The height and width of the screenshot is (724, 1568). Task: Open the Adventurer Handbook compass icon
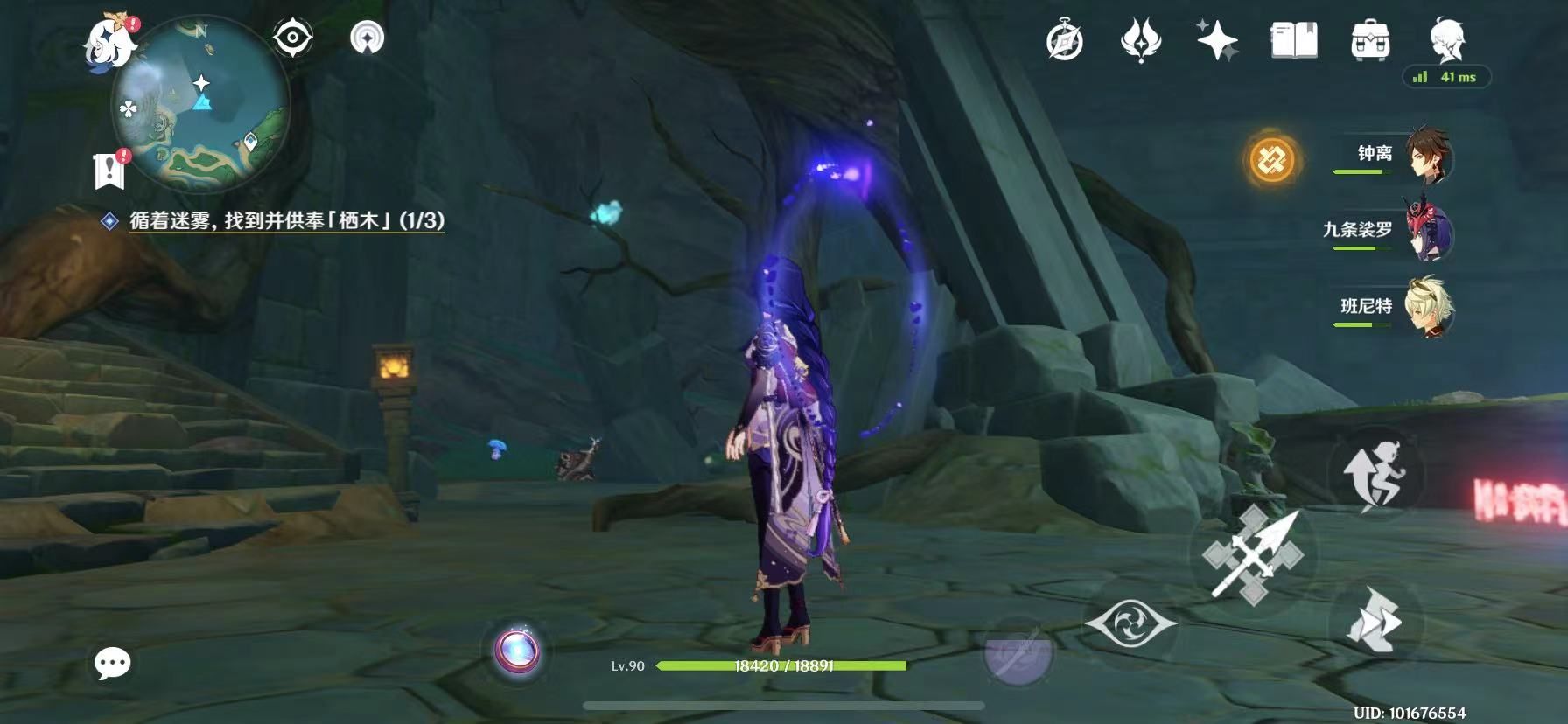click(x=1065, y=41)
